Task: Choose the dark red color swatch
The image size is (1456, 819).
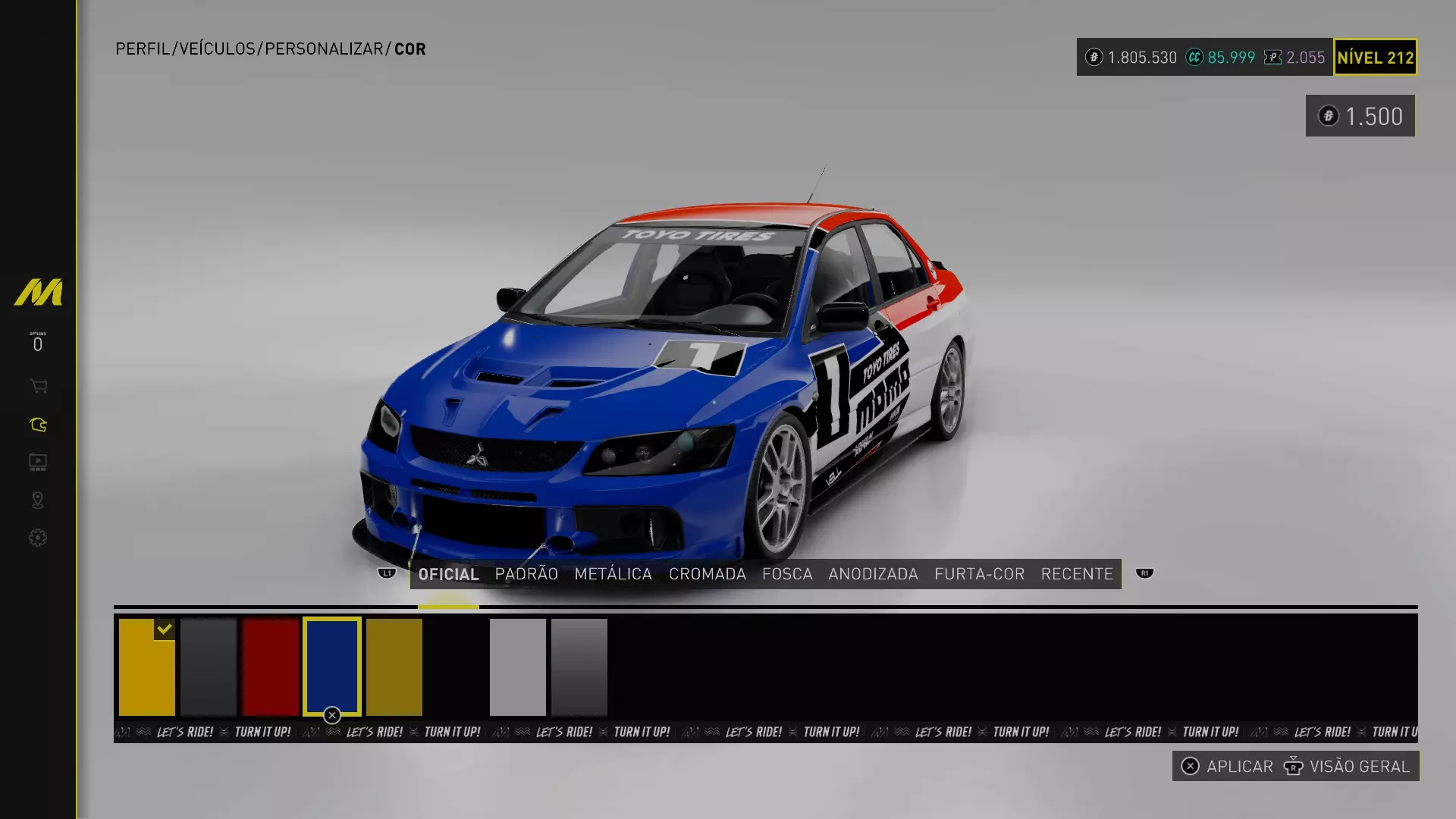Action: click(271, 667)
